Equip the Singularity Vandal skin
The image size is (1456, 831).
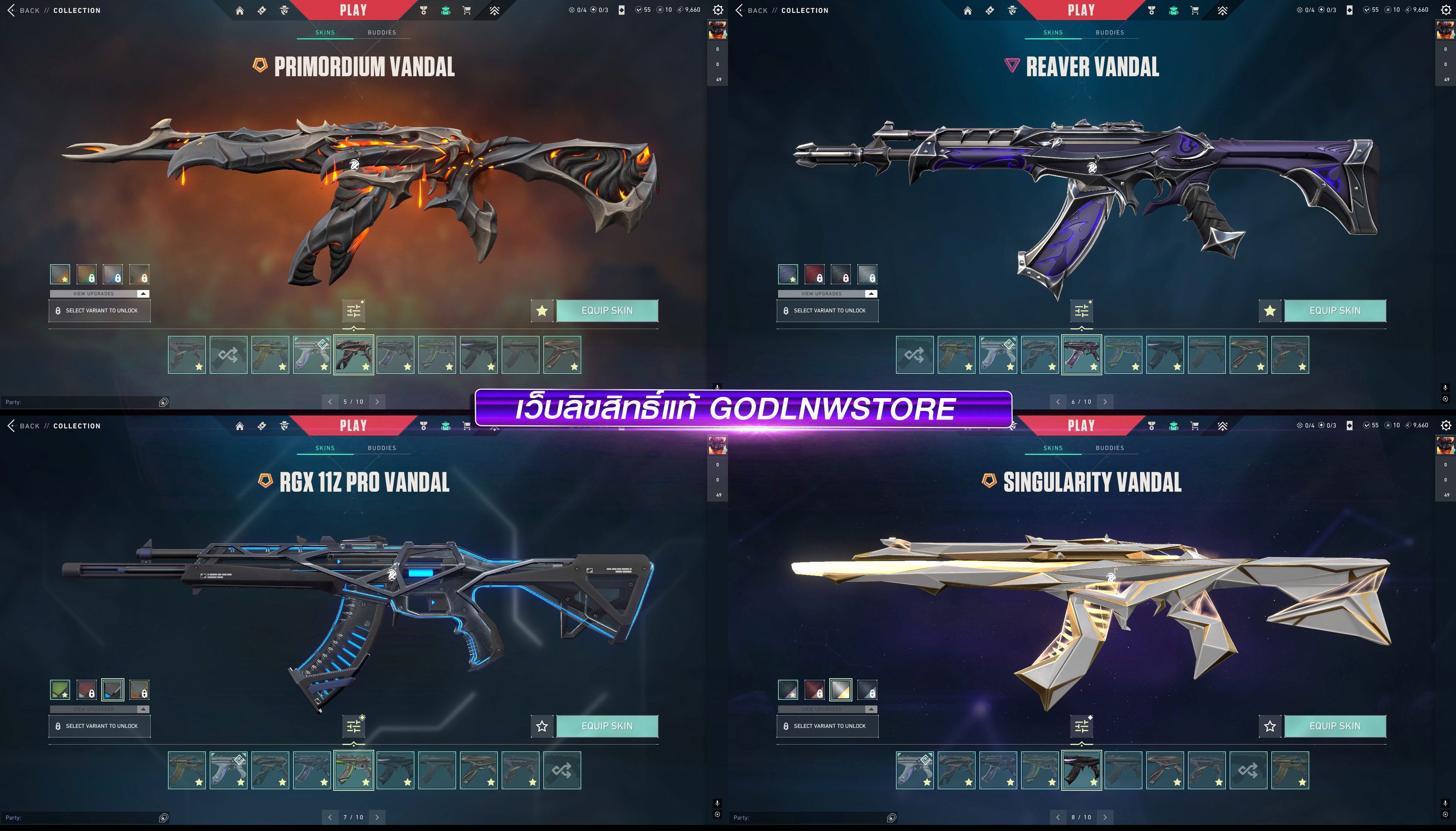pos(1334,726)
